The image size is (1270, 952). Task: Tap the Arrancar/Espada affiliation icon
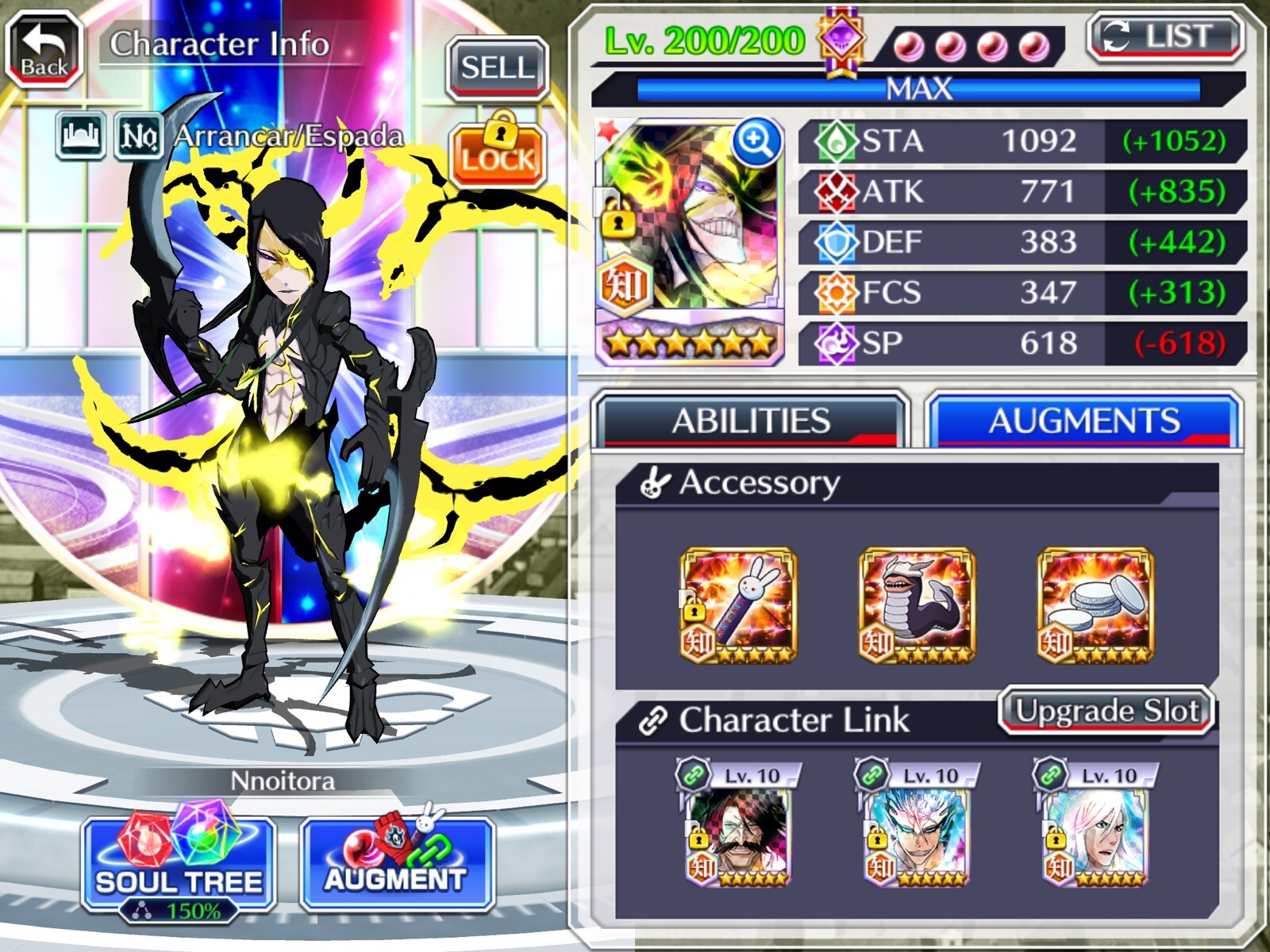[x=139, y=136]
